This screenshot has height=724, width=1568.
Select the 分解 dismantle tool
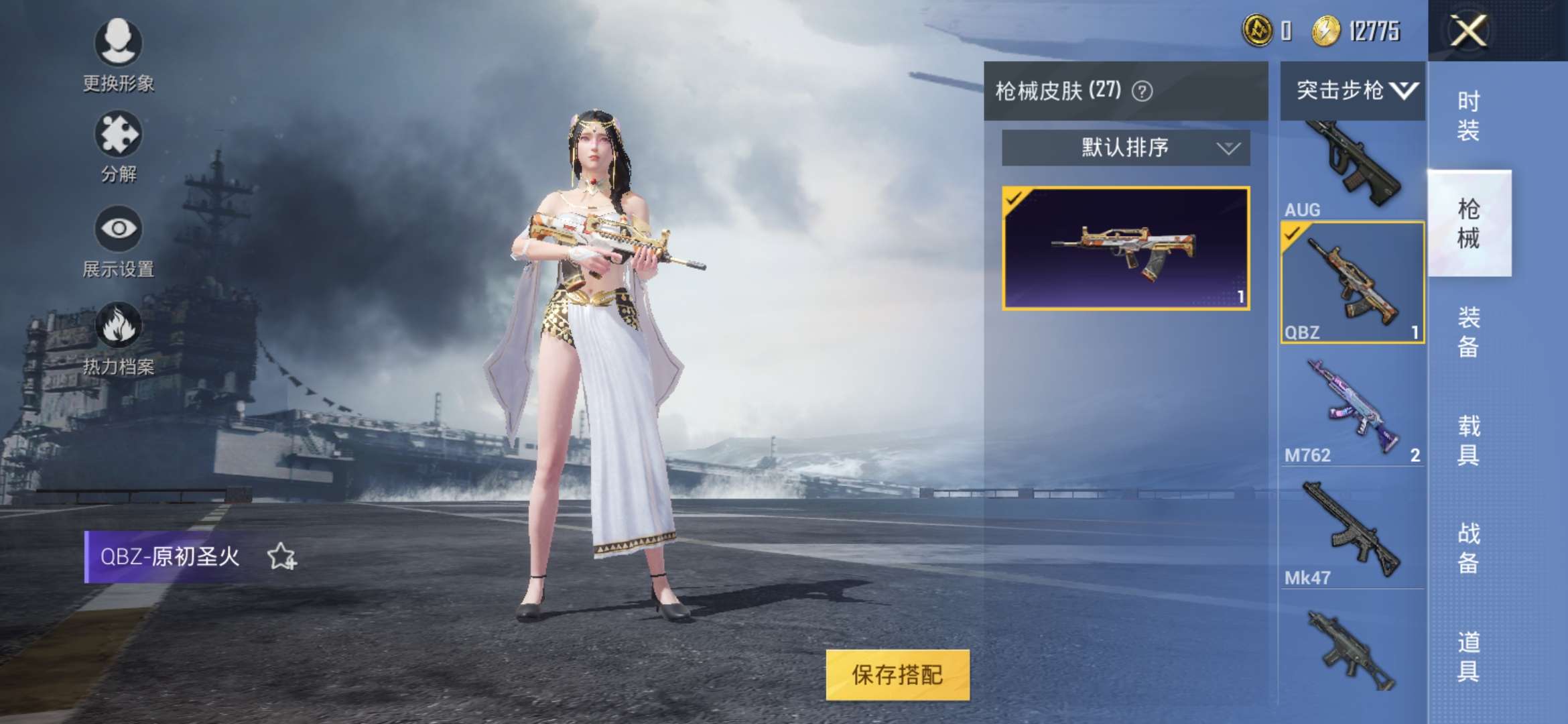117,137
